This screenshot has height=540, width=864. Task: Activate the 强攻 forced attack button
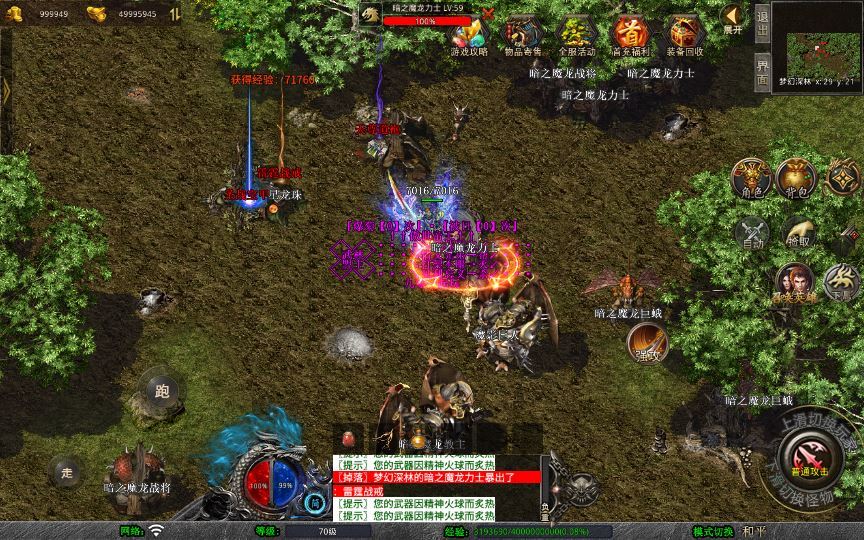tap(648, 342)
